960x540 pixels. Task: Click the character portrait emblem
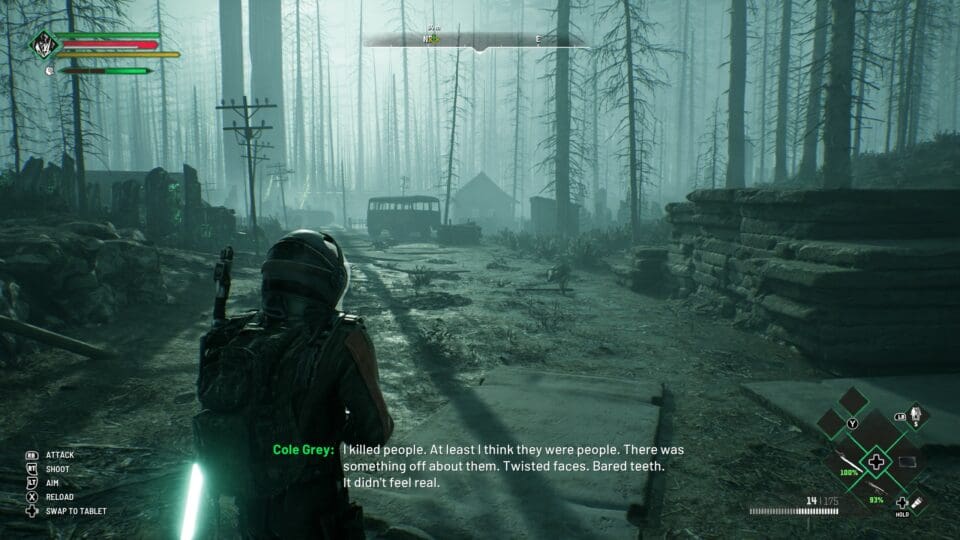point(43,44)
